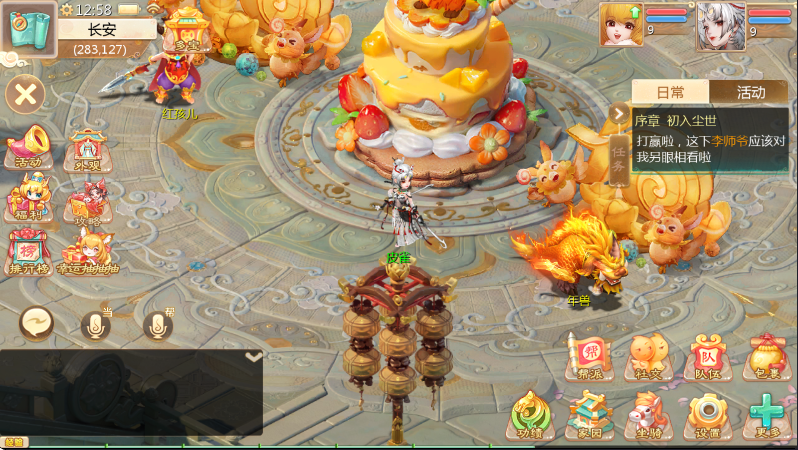This screenshot has height=450, width=798.
Task: Open the chat speech bubble button
Action: 37,323
